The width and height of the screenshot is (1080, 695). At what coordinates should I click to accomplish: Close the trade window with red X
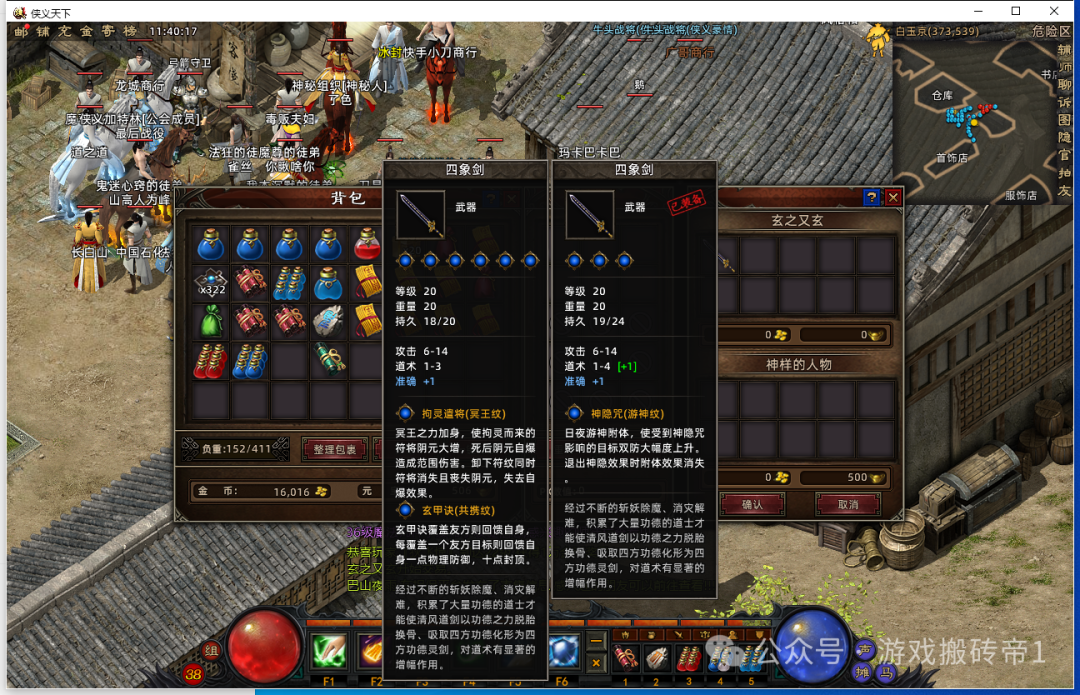[x=893, y=198]
